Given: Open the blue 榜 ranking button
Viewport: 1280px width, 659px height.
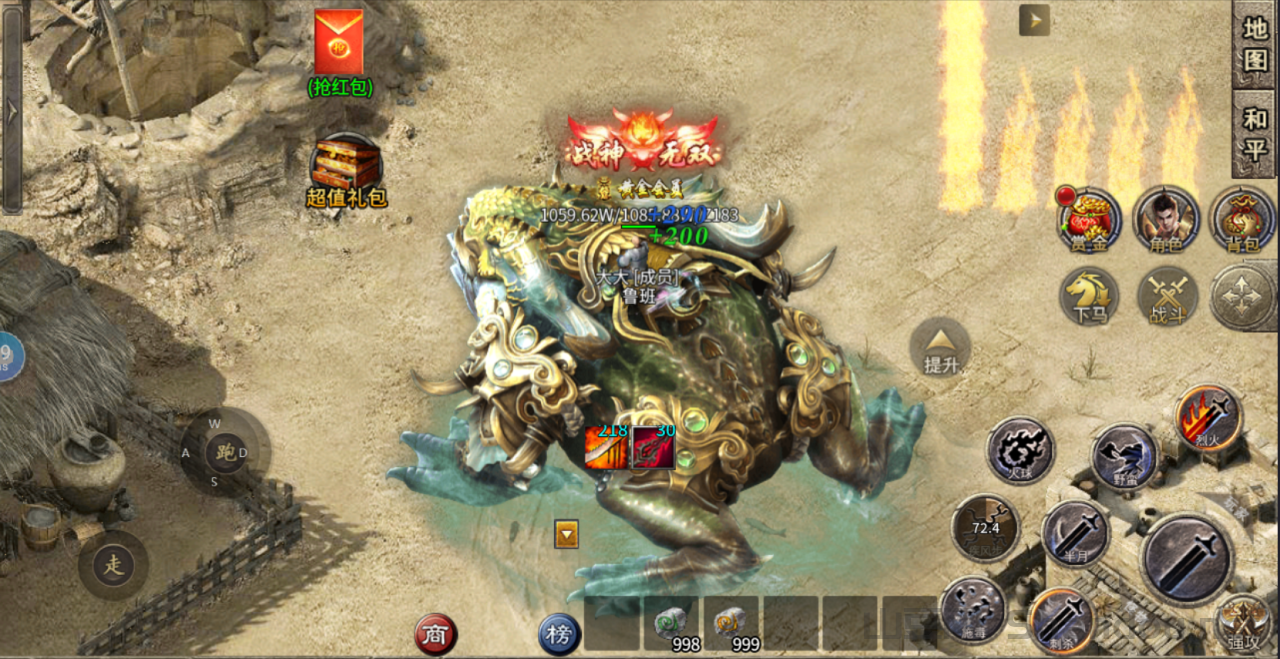Looking at the screenshot, I should pyautogui.click(x=559, y=634).
